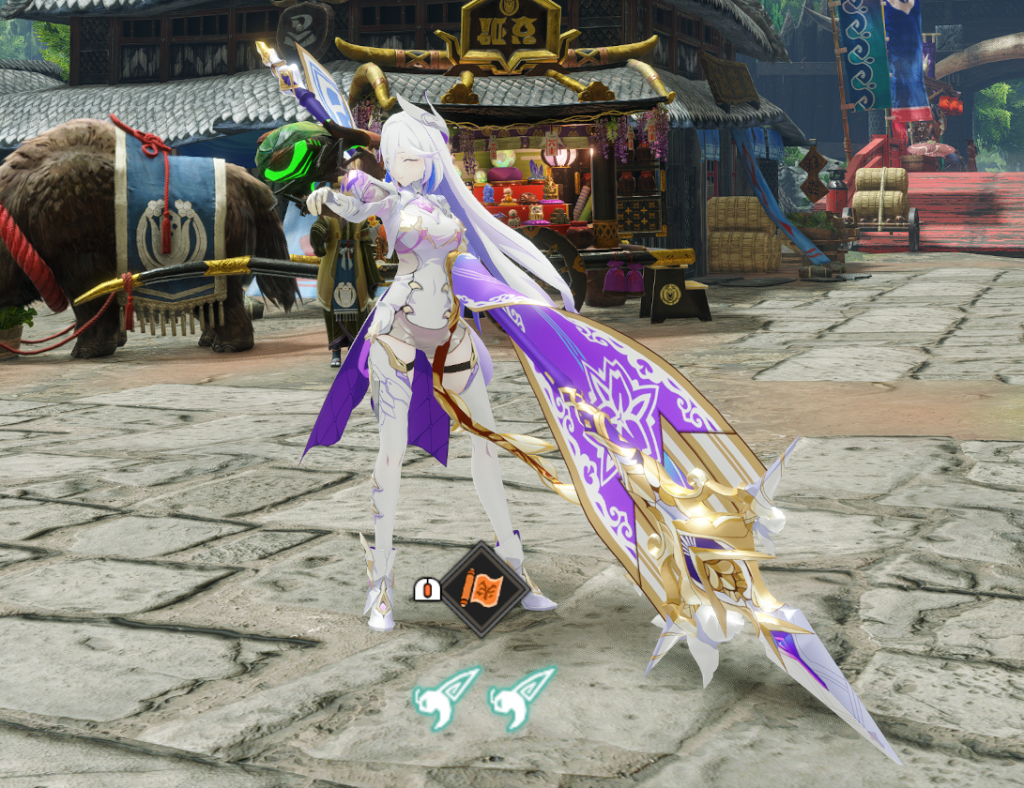Select the orange Switch Skill scroll icon
Viewport: 1024px width, 788px height.
pos(484,590)
